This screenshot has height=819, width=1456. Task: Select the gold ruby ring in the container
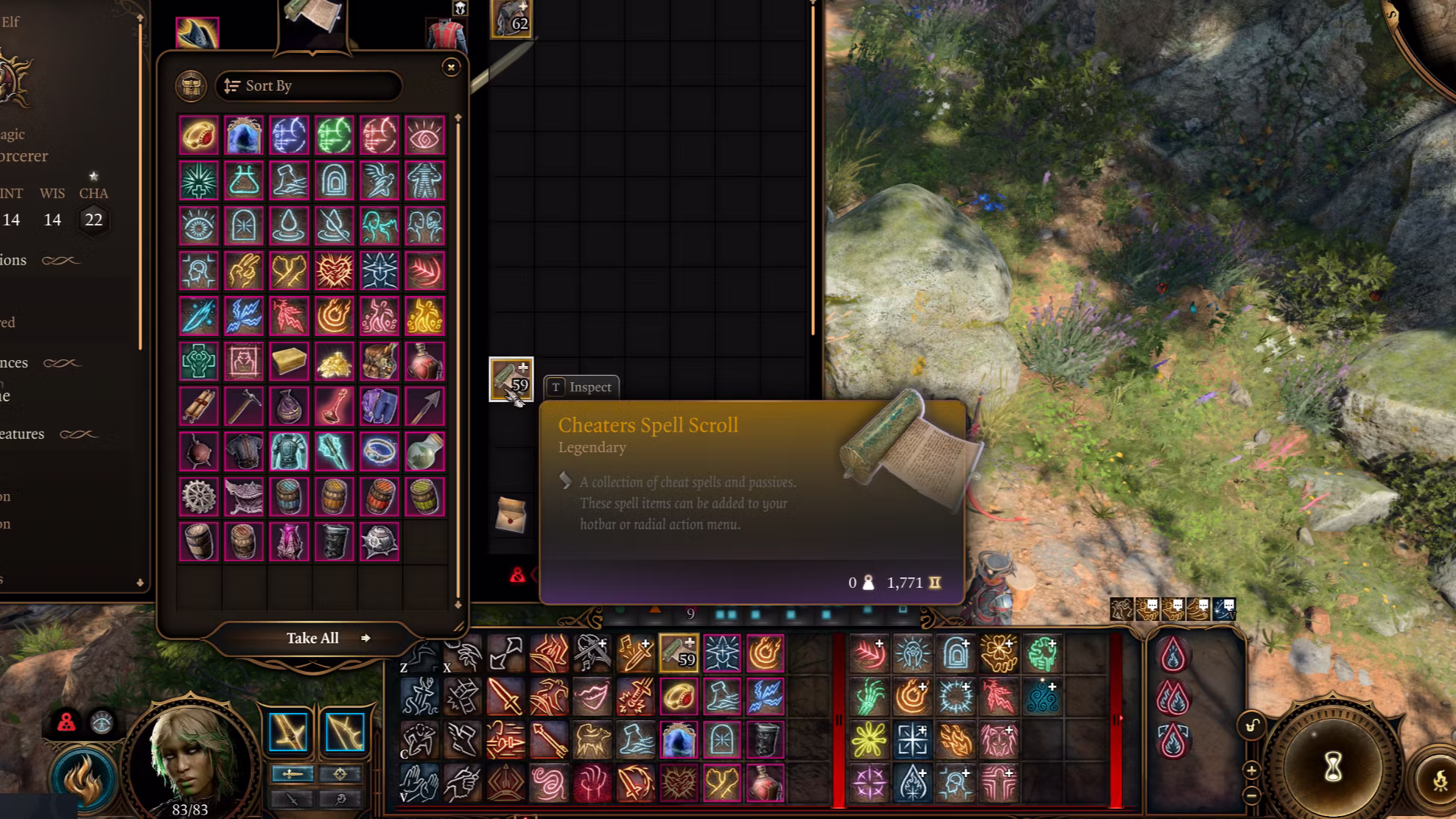click(199, 136)
